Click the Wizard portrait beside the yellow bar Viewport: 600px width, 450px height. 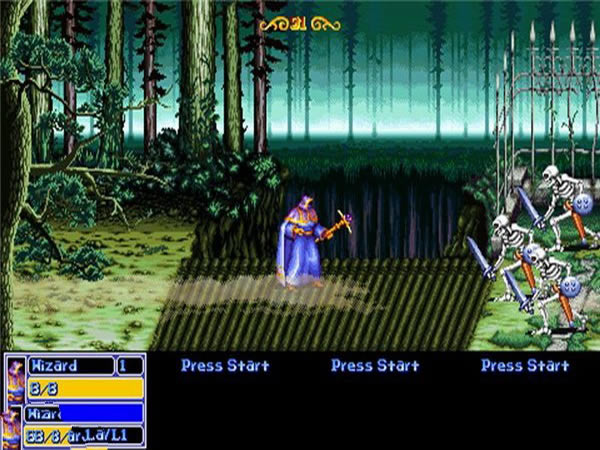[15, 379]
